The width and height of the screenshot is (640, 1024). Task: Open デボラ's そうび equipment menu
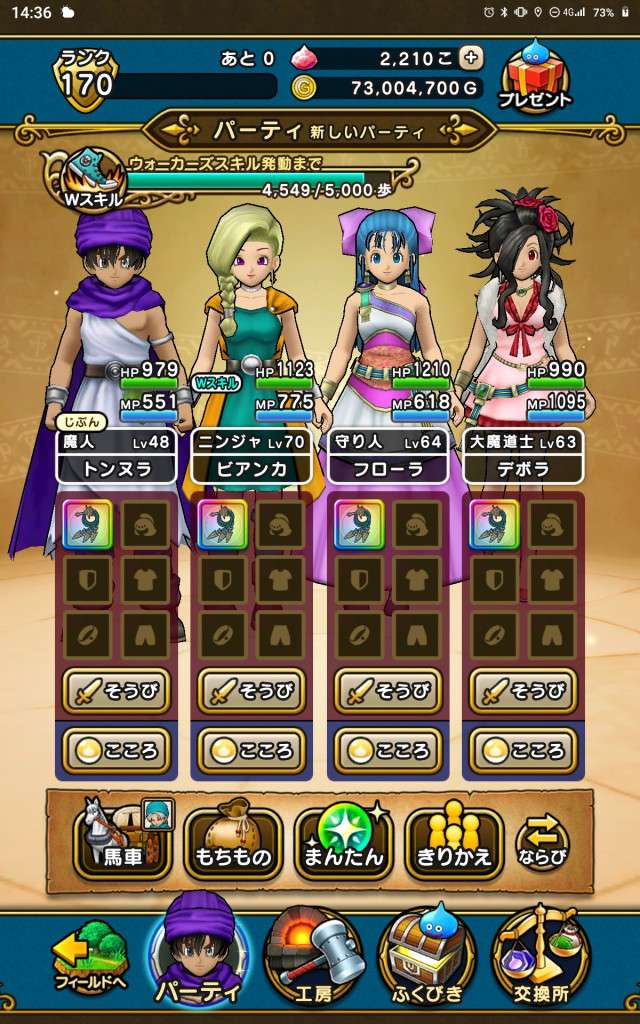pos(523,690)
